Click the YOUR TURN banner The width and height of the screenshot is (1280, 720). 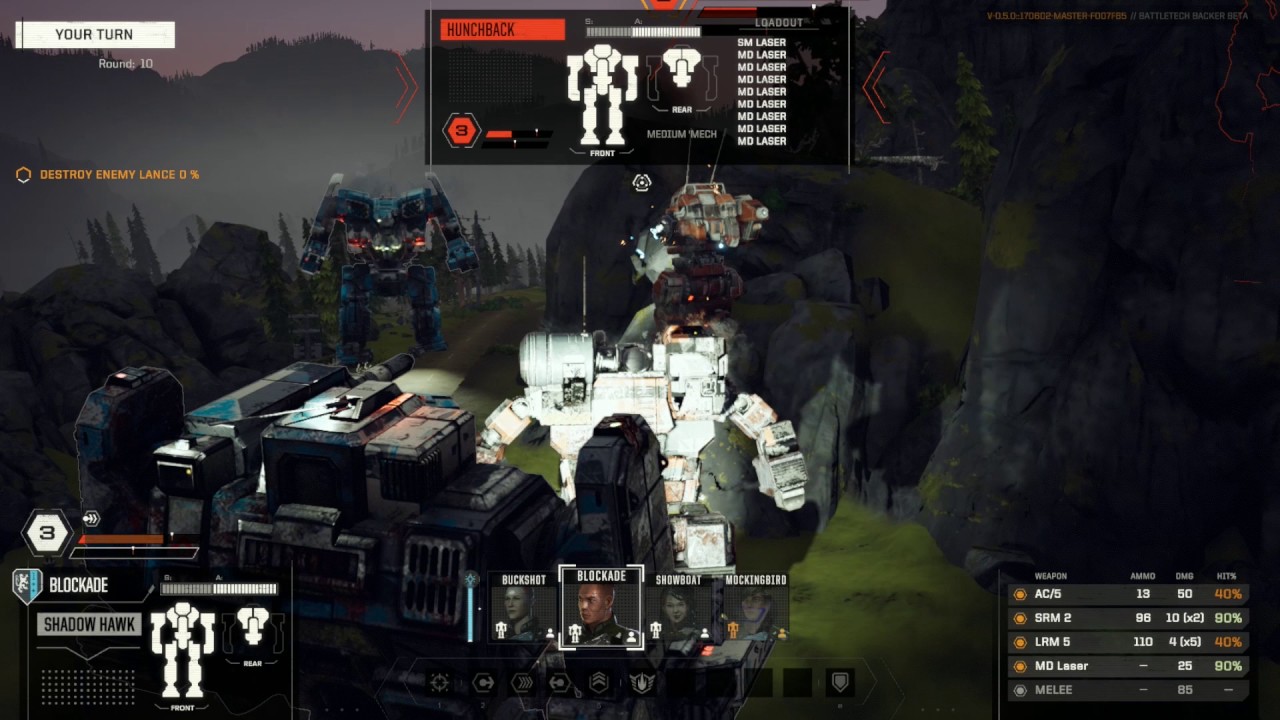(x=95, y=34)
